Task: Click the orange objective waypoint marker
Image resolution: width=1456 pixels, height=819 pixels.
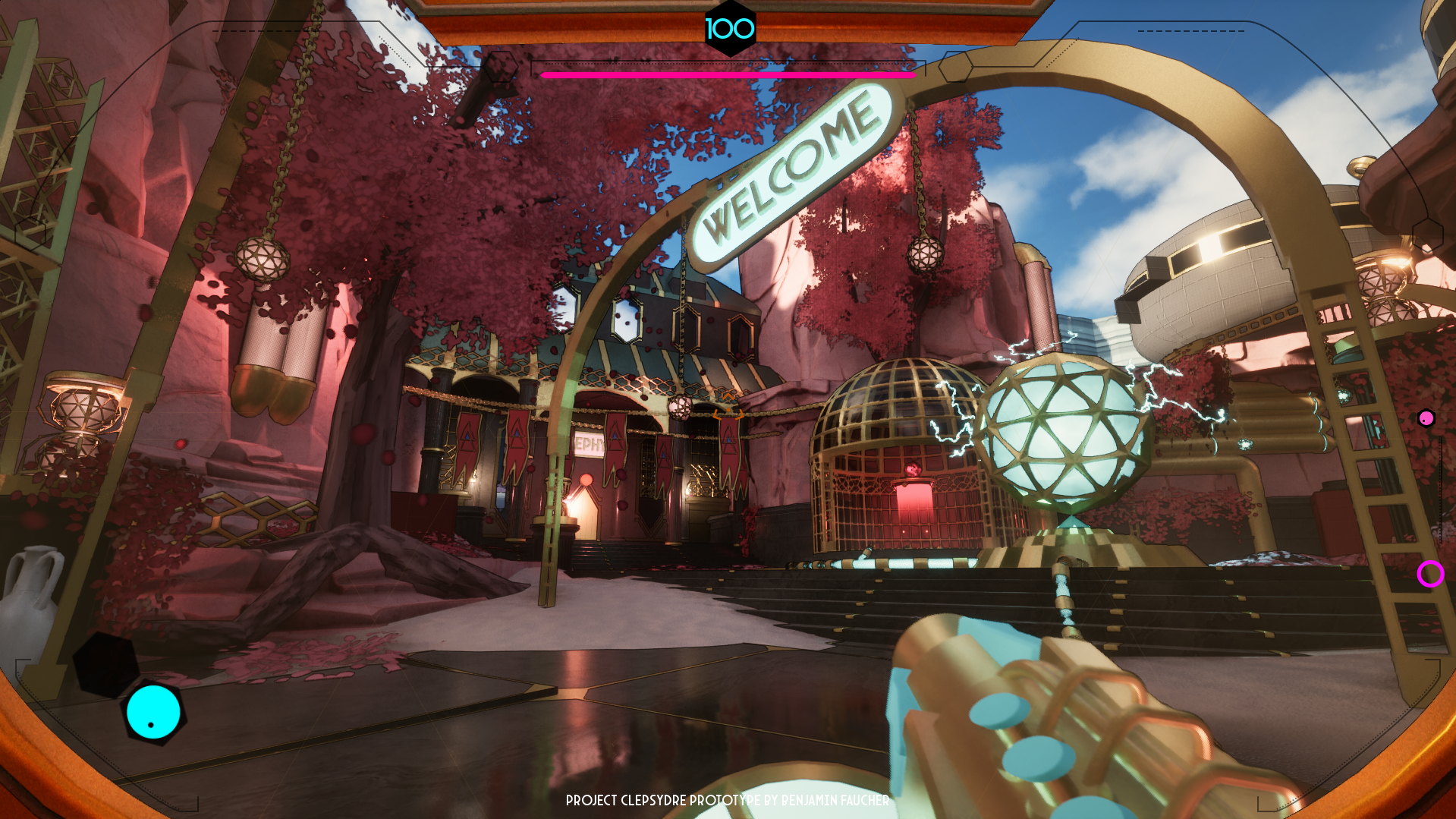Action: (x=728, y=406)
